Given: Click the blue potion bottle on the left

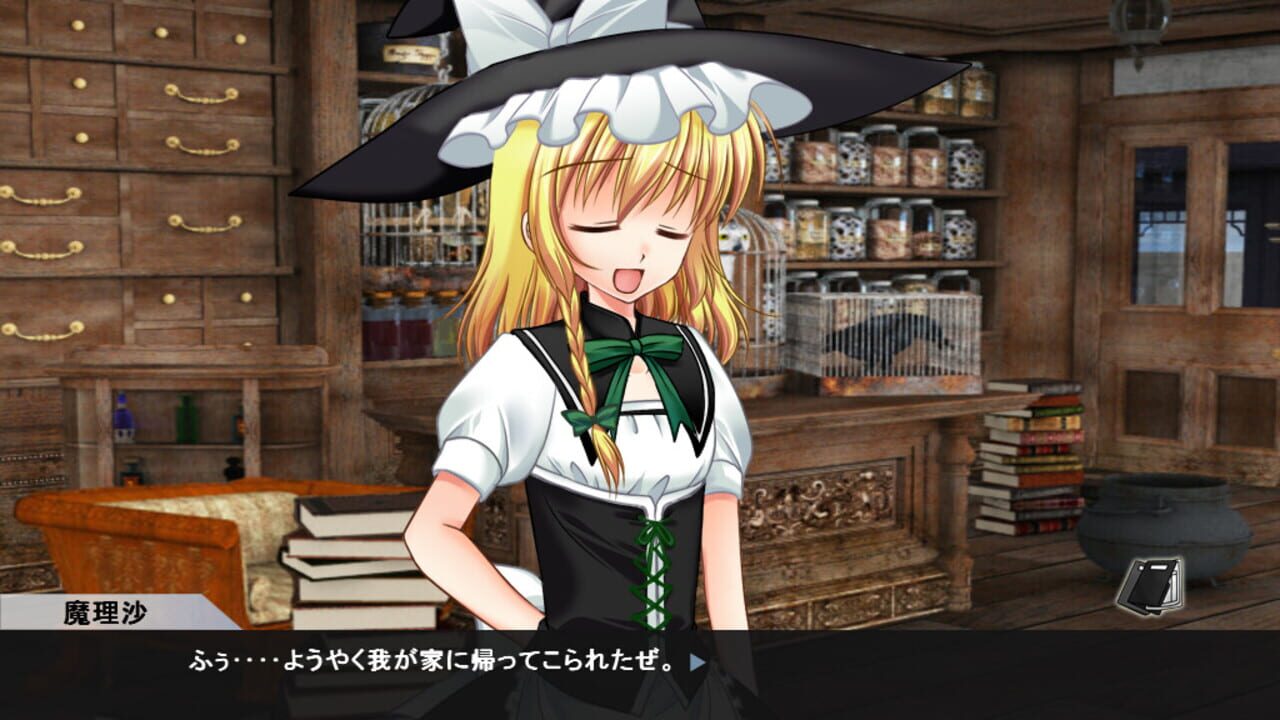Looking at the screenshot, I should coord(122,420).
